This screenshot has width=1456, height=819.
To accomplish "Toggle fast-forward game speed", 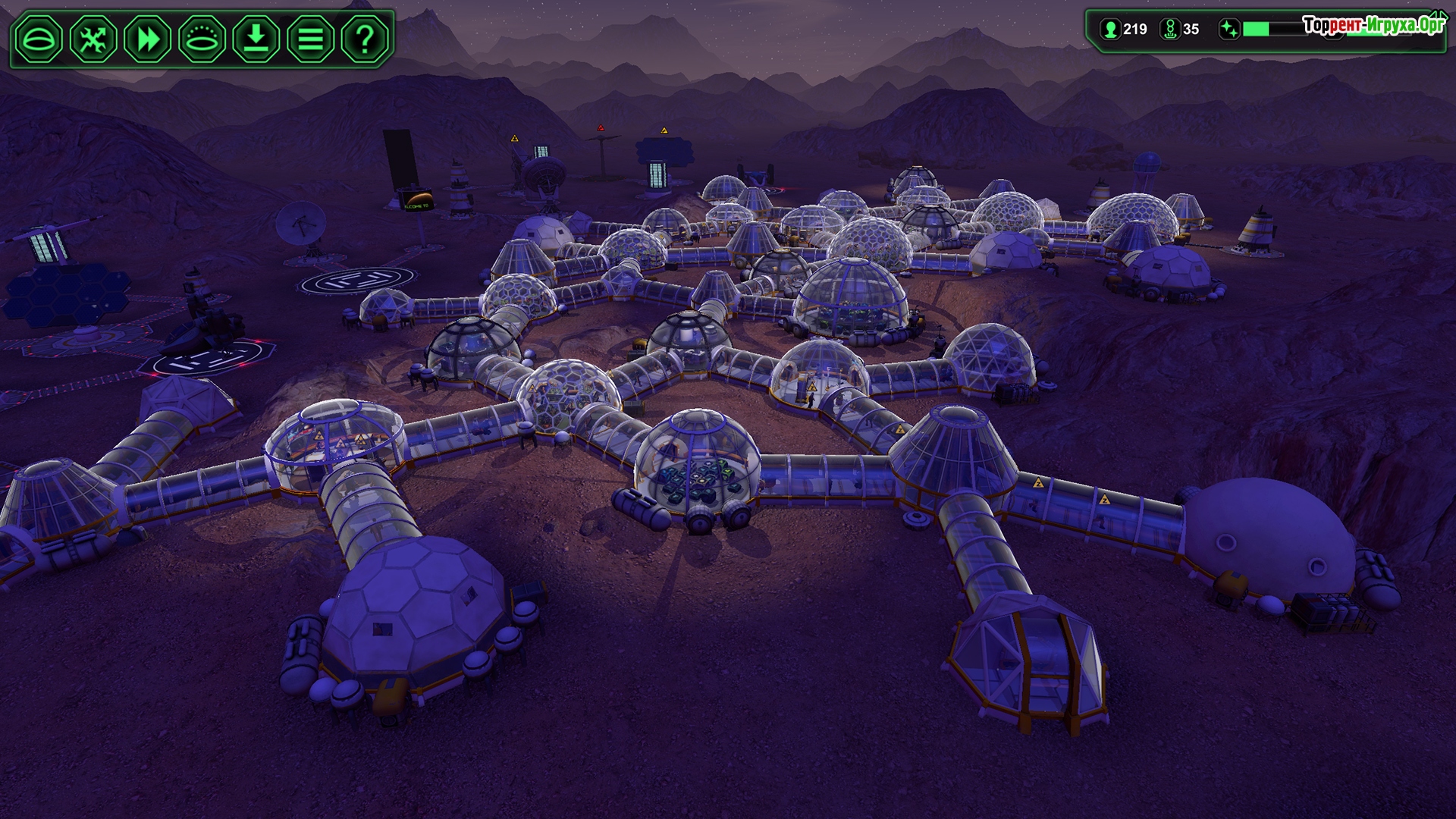I will (x=148, y=39).
